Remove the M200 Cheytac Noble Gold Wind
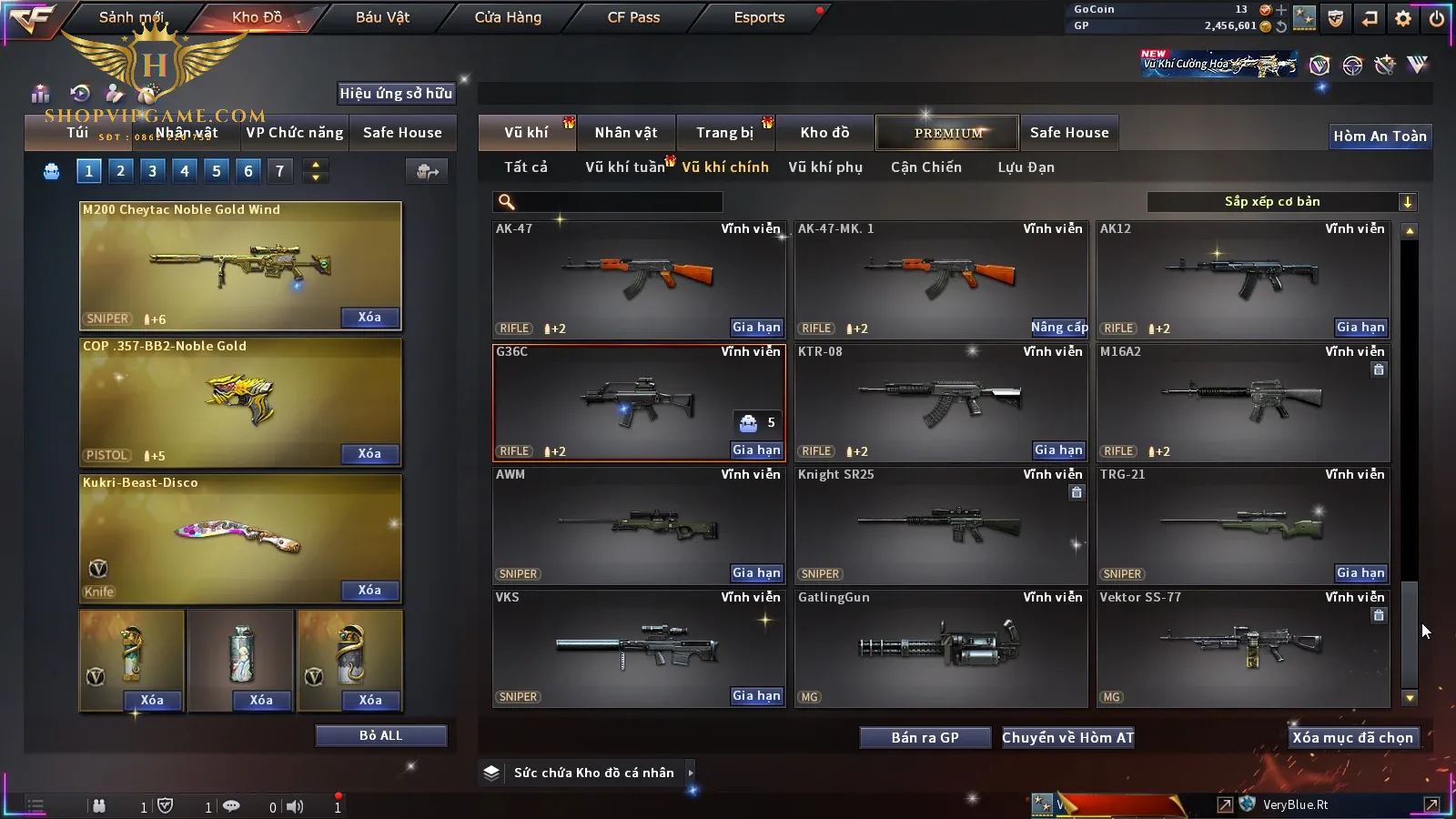1456x819 pixels. [369, 318]
